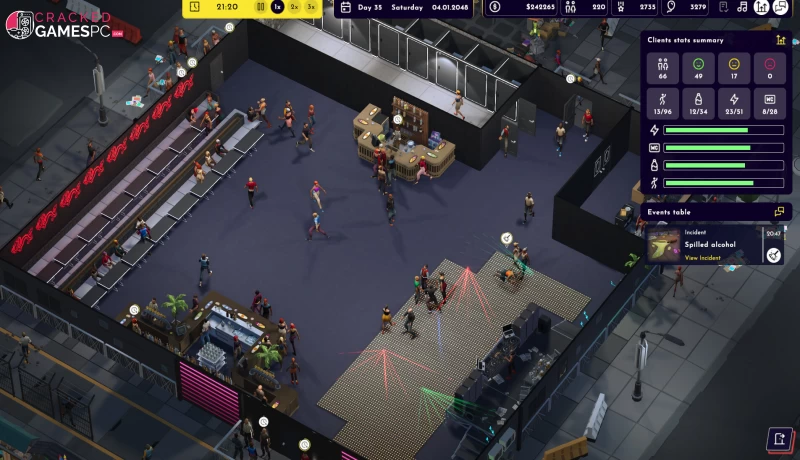800x460 pixels.
Task: Select the WC stat tile showing 8/28
Action: (x=770, y=104)
